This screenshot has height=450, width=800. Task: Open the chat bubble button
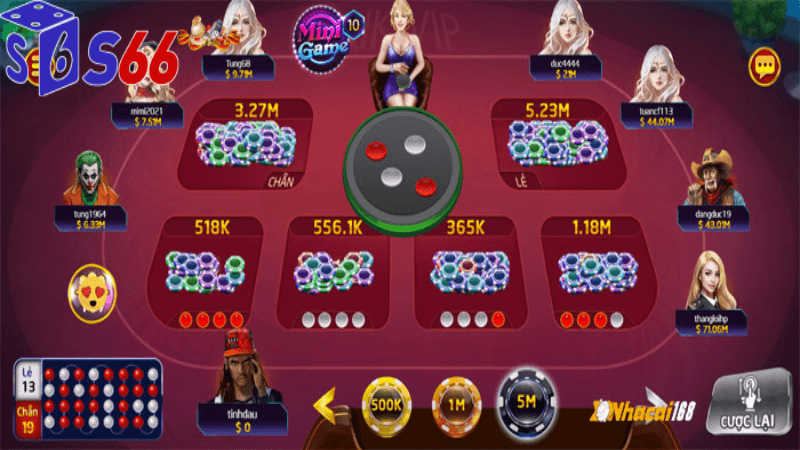[x=765, y=66]
